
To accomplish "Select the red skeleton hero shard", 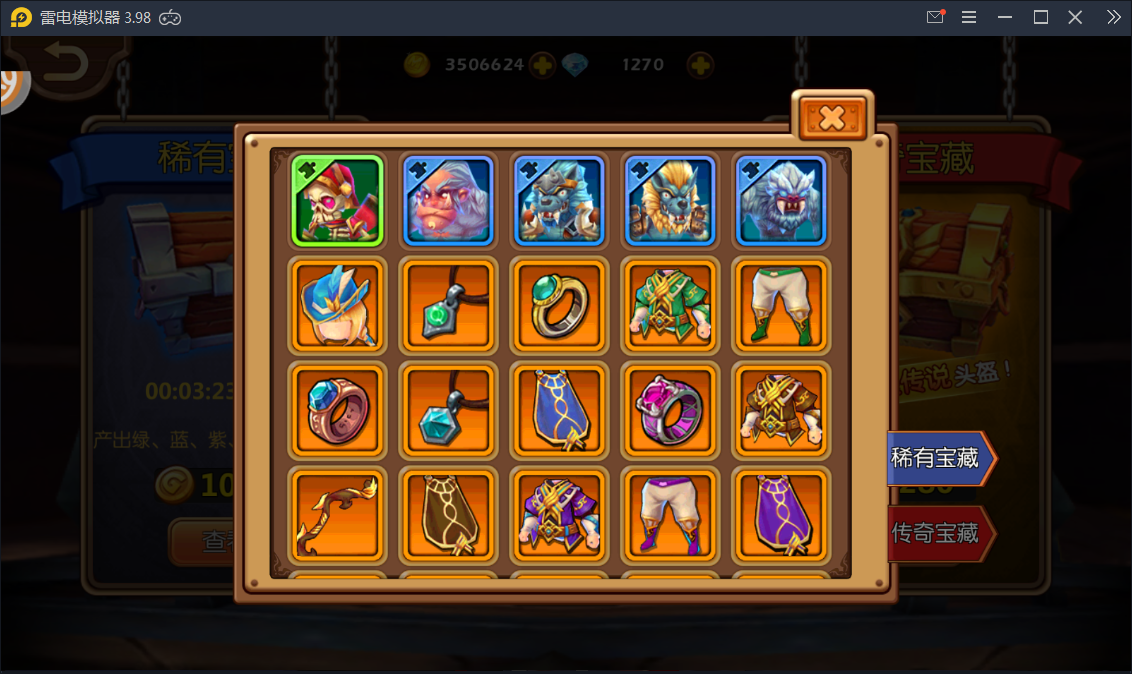I will pyautogui.click(x=337, y=200).
